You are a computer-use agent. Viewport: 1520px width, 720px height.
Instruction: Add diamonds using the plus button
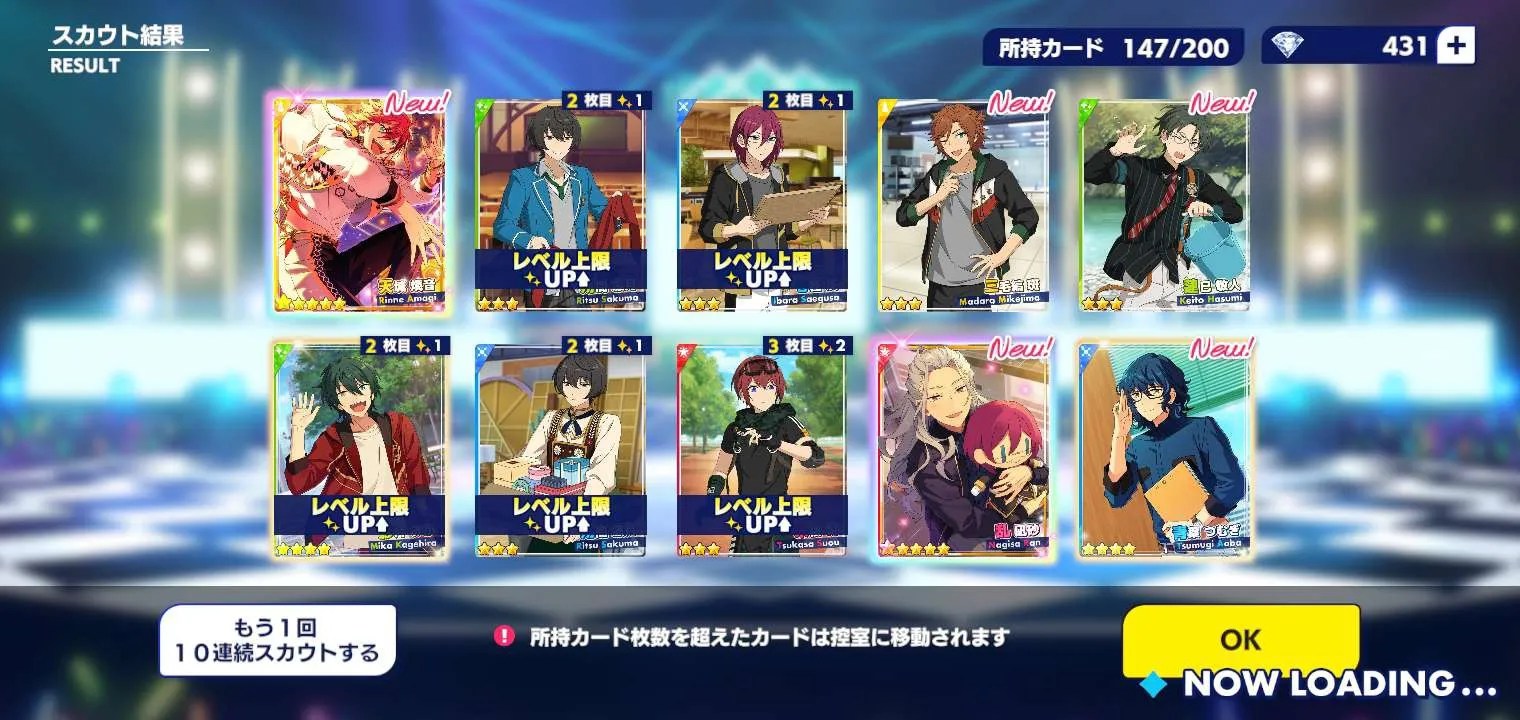1455,46
